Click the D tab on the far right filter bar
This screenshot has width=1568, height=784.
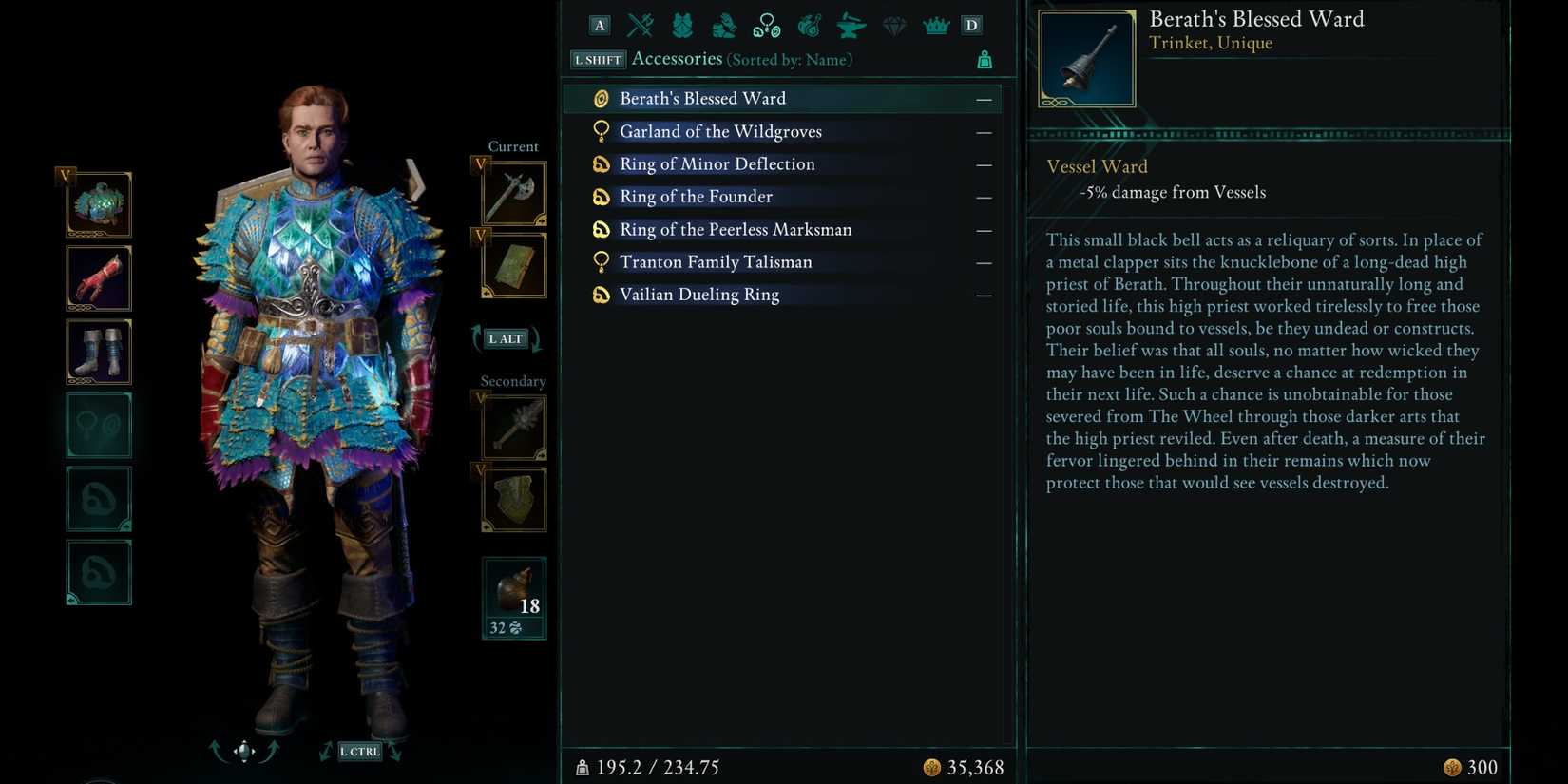(x=971, y=25)
